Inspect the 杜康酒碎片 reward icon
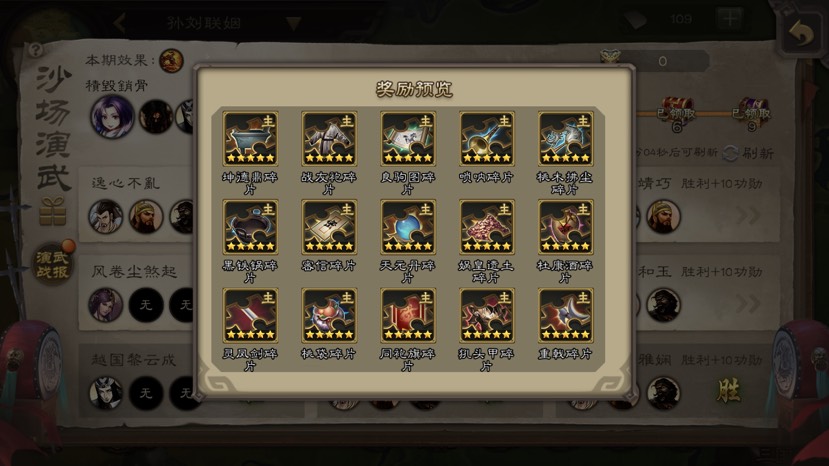Image resolution: width=829 pixels, height=466 pixels. tap(565, 227)
